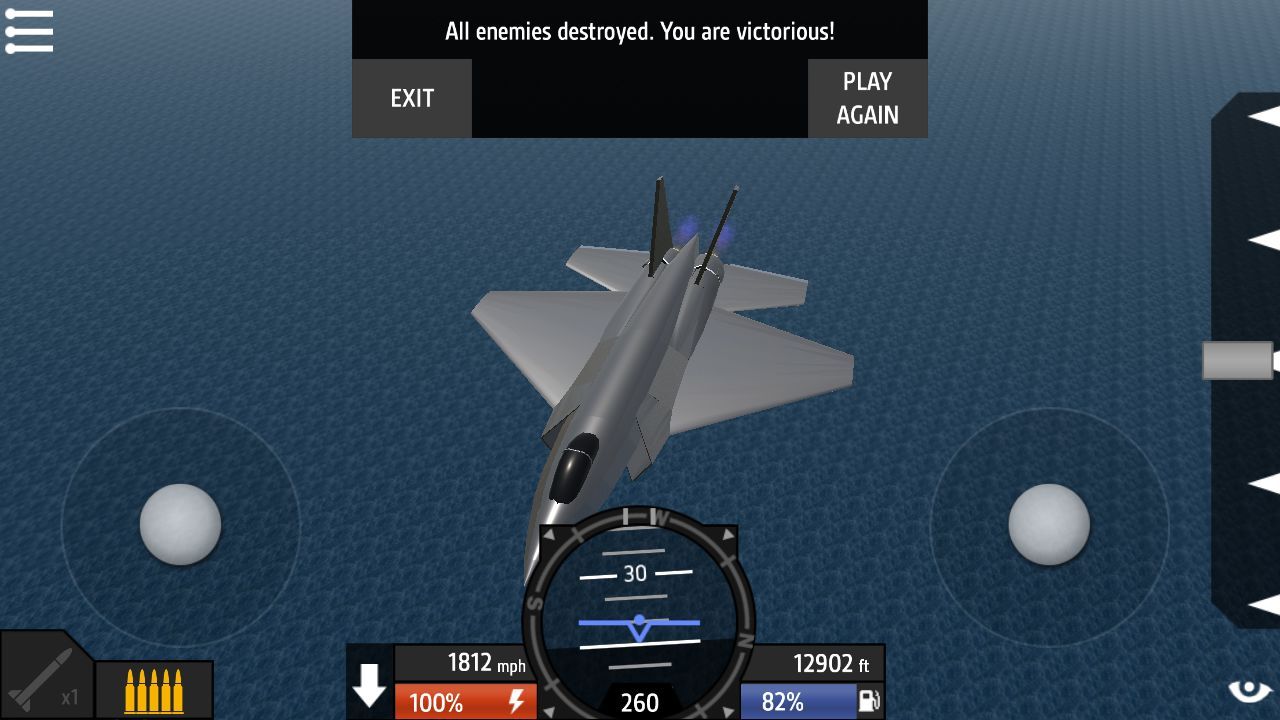Toggle landing gear with the down arrow
The image size is (1280, 720).
370,685
